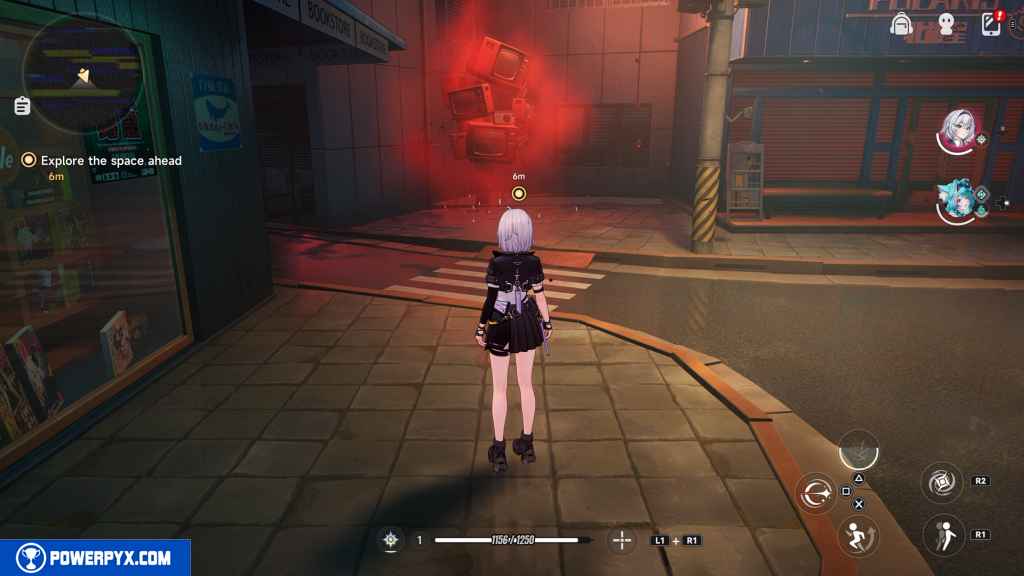Switch to the blue-haired character portrait

957,201
